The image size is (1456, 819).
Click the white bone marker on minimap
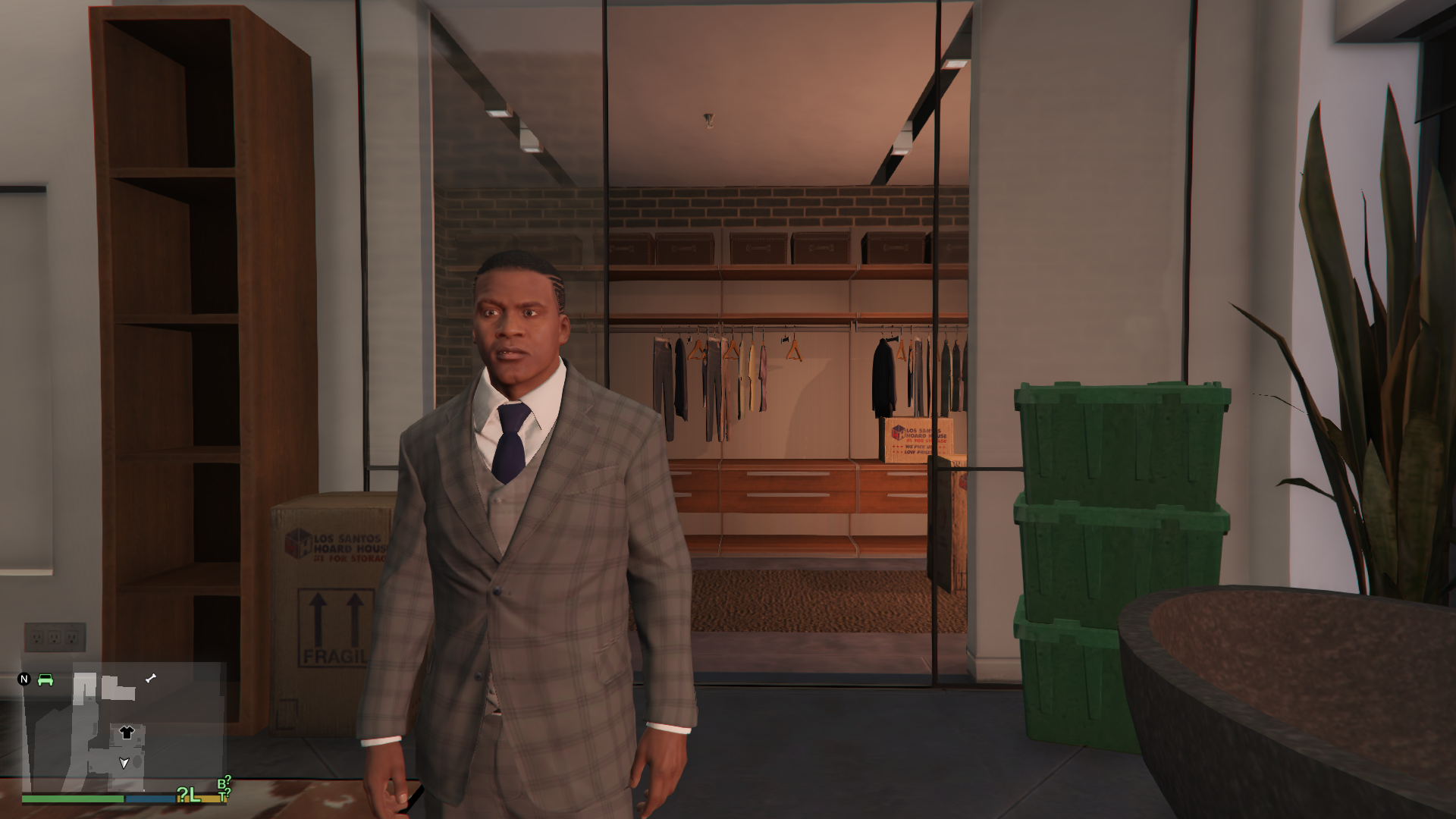coord(151,678)
